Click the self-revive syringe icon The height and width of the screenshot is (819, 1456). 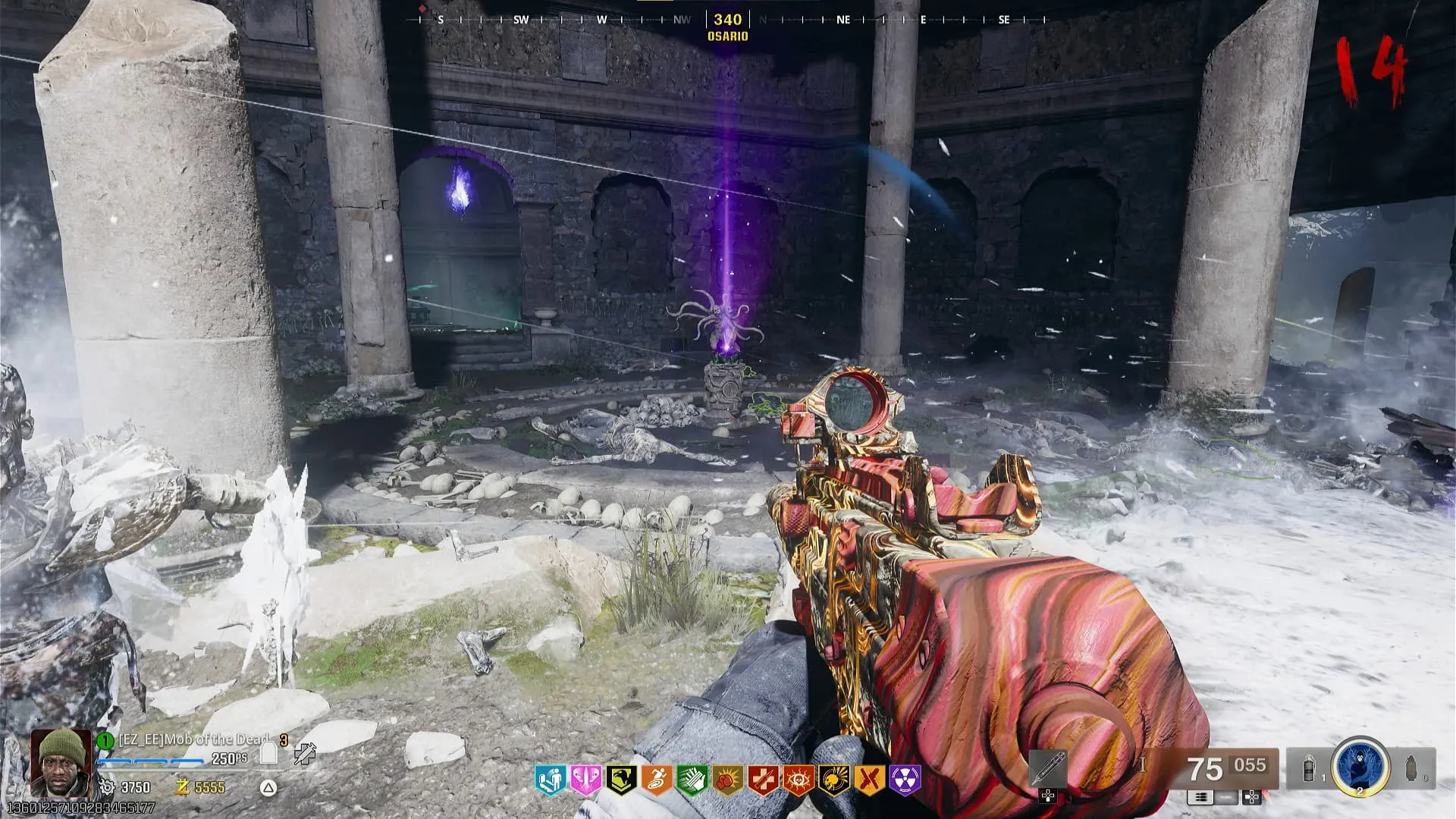[x=305, y=753]
